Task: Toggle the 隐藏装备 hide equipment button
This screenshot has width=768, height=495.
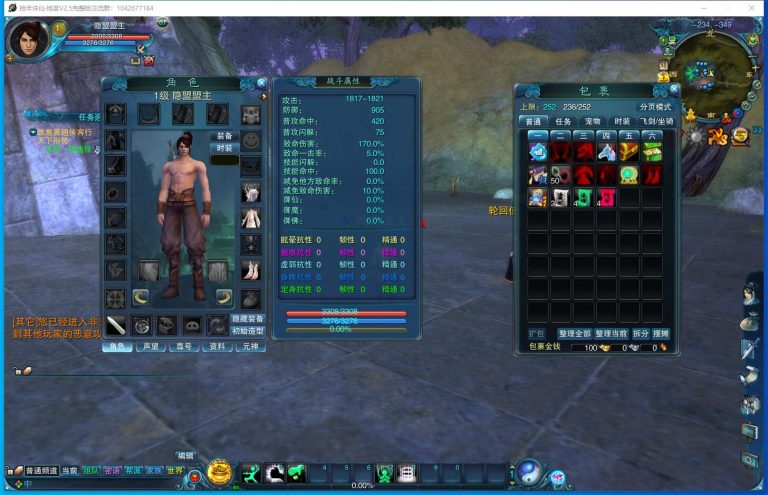Action: 248,318
